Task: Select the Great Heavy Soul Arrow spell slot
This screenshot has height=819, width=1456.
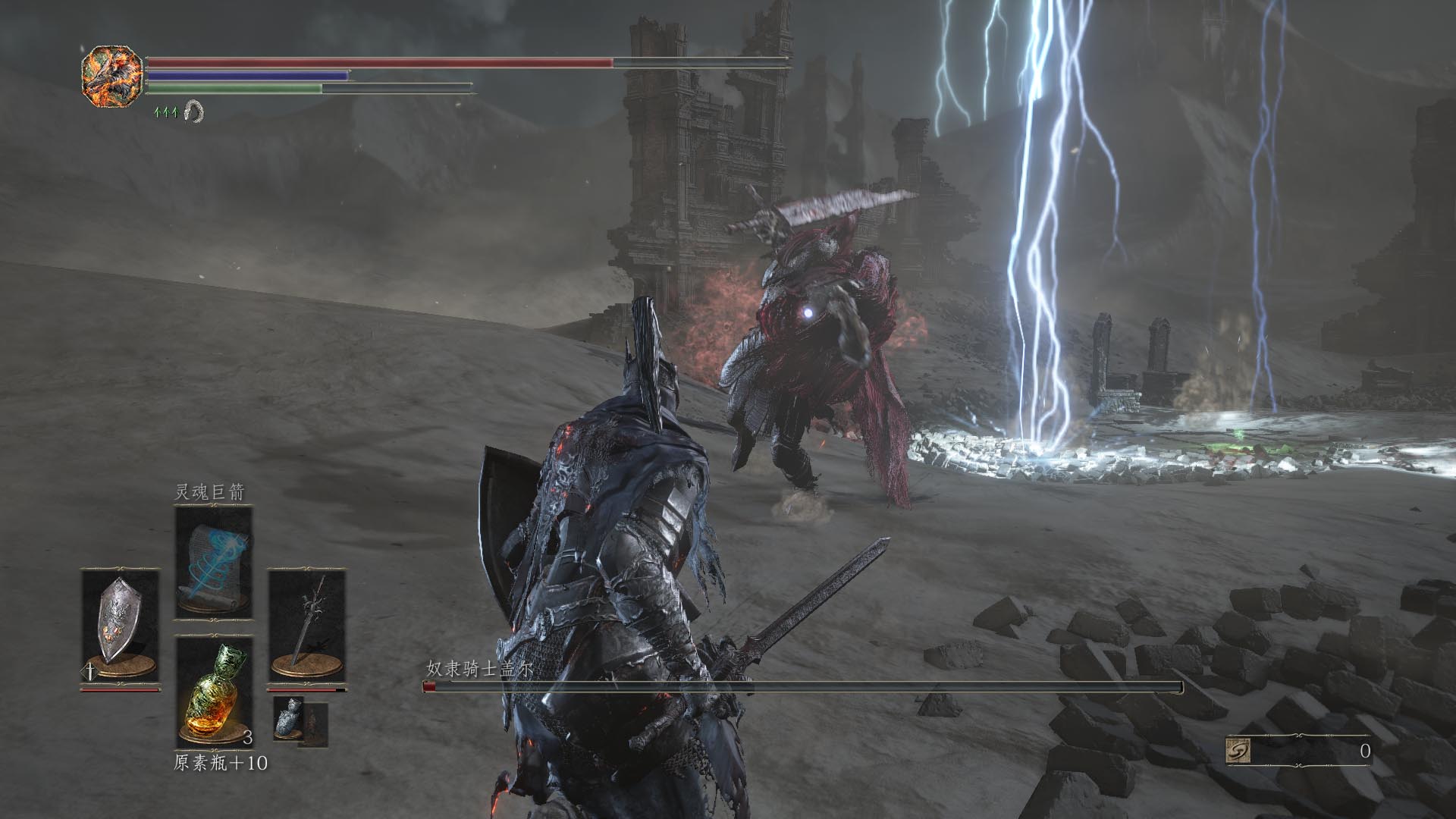Action: 213,563
